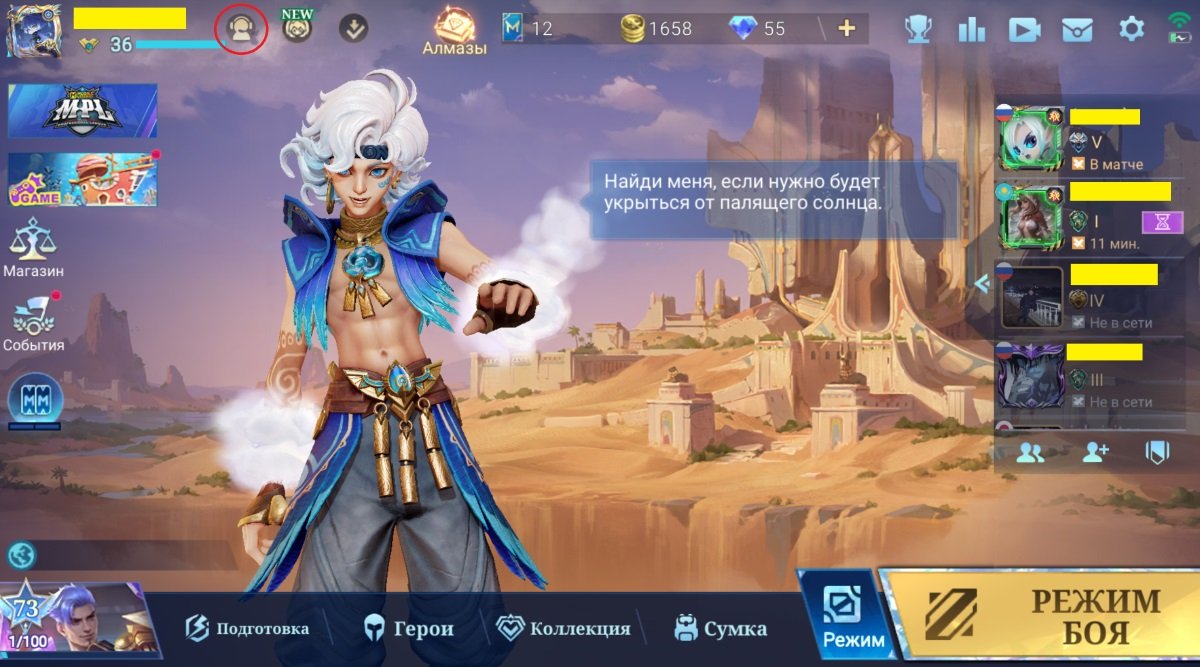Open the add friend icon
This screenshot has height=667, width=1200.
pos(1095,452)
